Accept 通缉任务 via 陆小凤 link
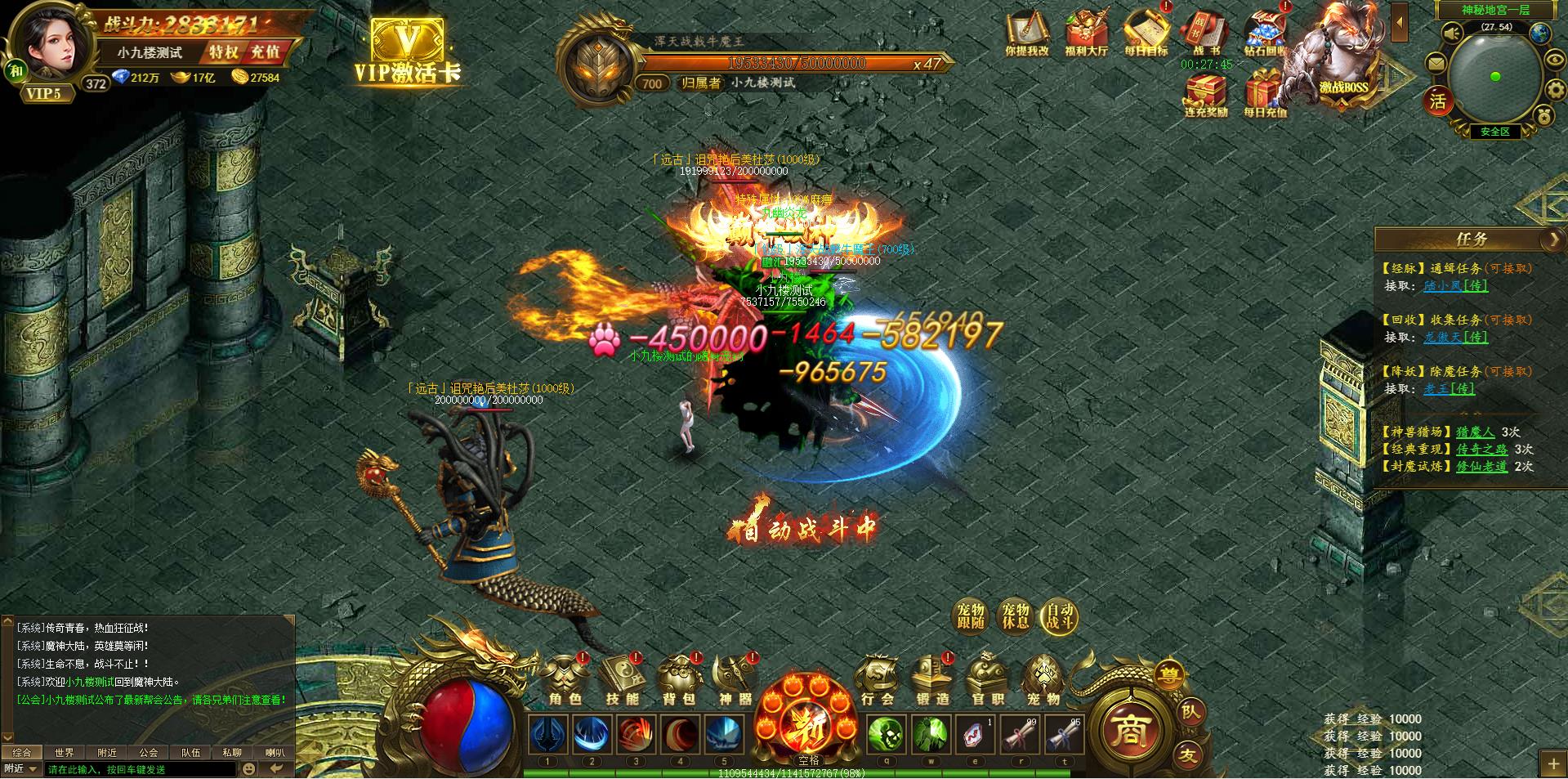This screenshot has width=1568, height=779. click(1455, 286)
